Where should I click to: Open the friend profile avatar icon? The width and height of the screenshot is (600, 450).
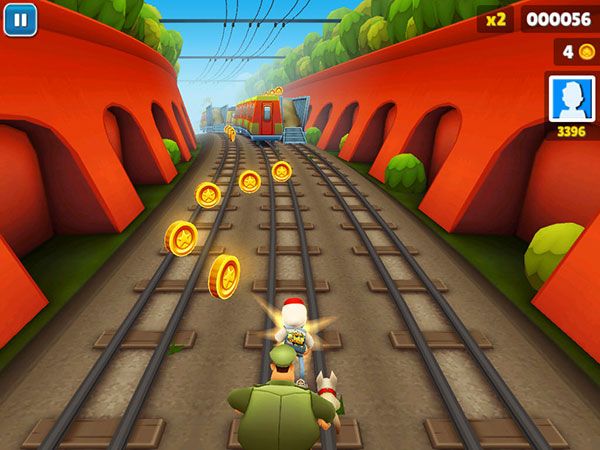[571, 97]
